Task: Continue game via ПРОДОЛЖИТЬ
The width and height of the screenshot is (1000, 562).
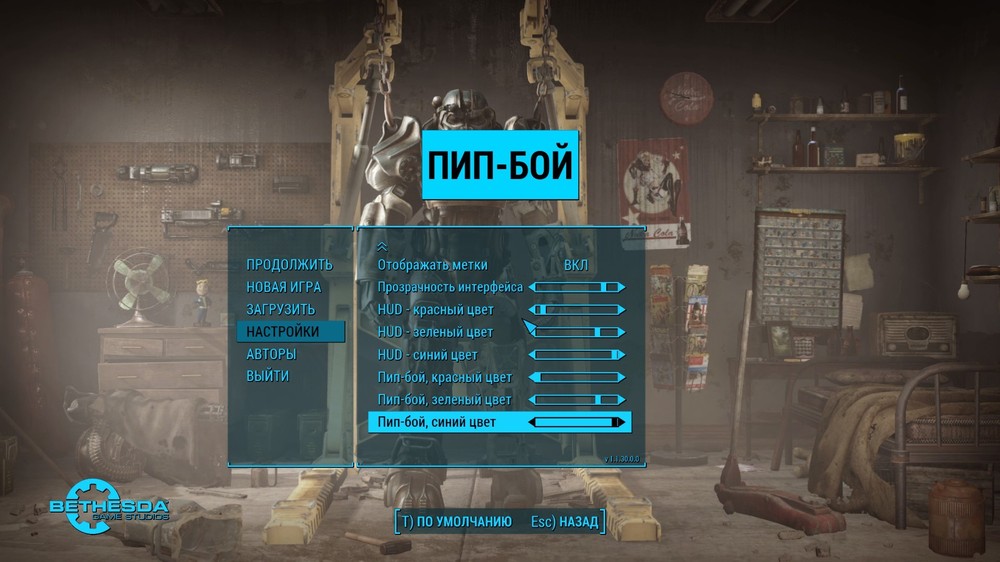Action: 289,265
